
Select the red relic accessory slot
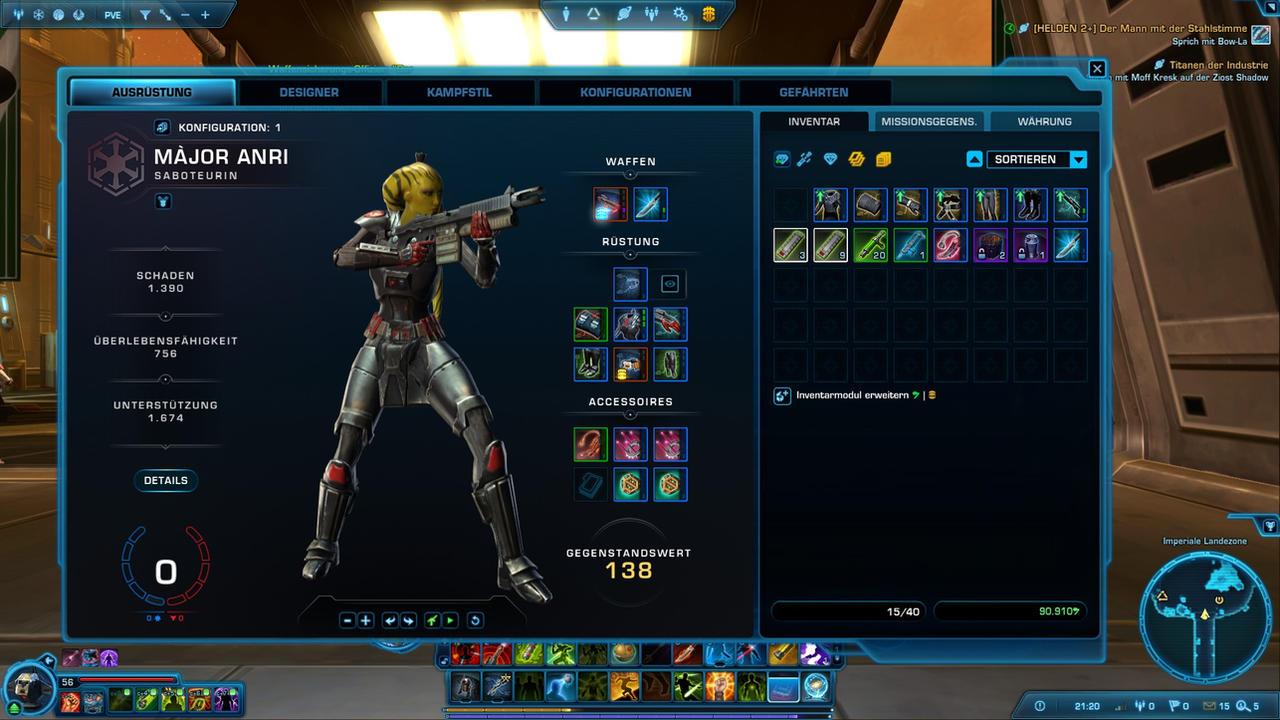pos(590,444)
